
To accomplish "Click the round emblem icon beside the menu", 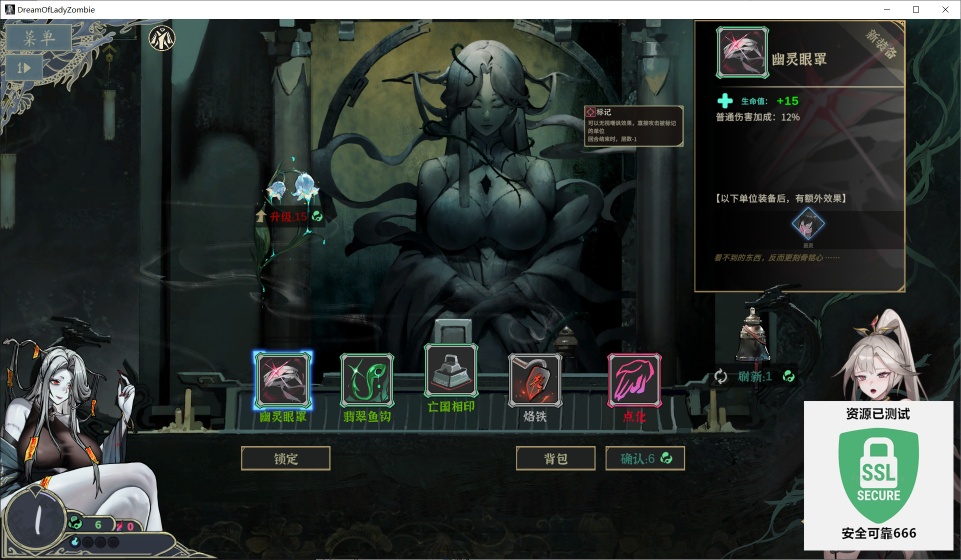I will tap(161, 40).
